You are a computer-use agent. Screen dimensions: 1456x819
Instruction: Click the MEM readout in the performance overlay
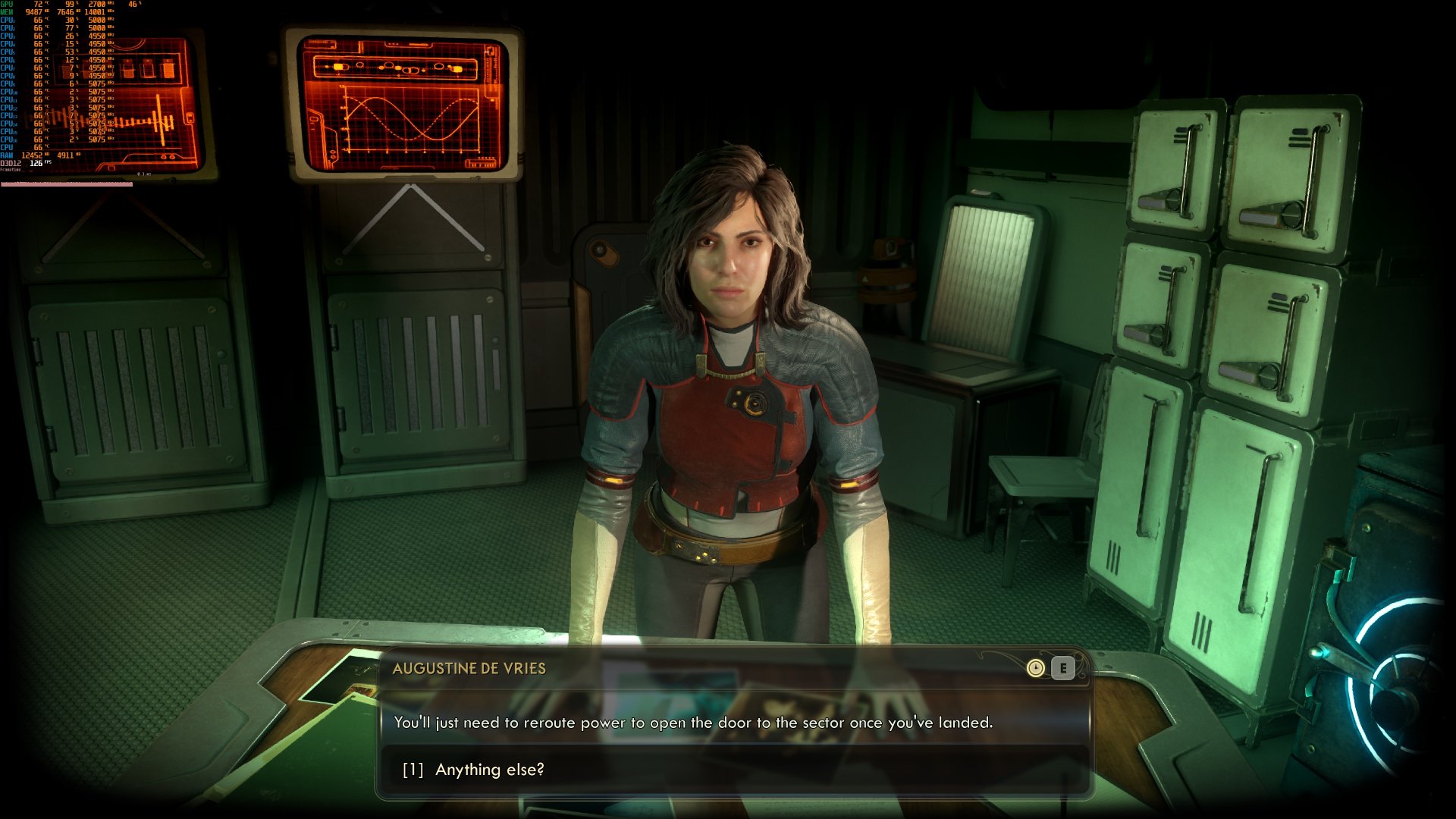coord(33,13)
